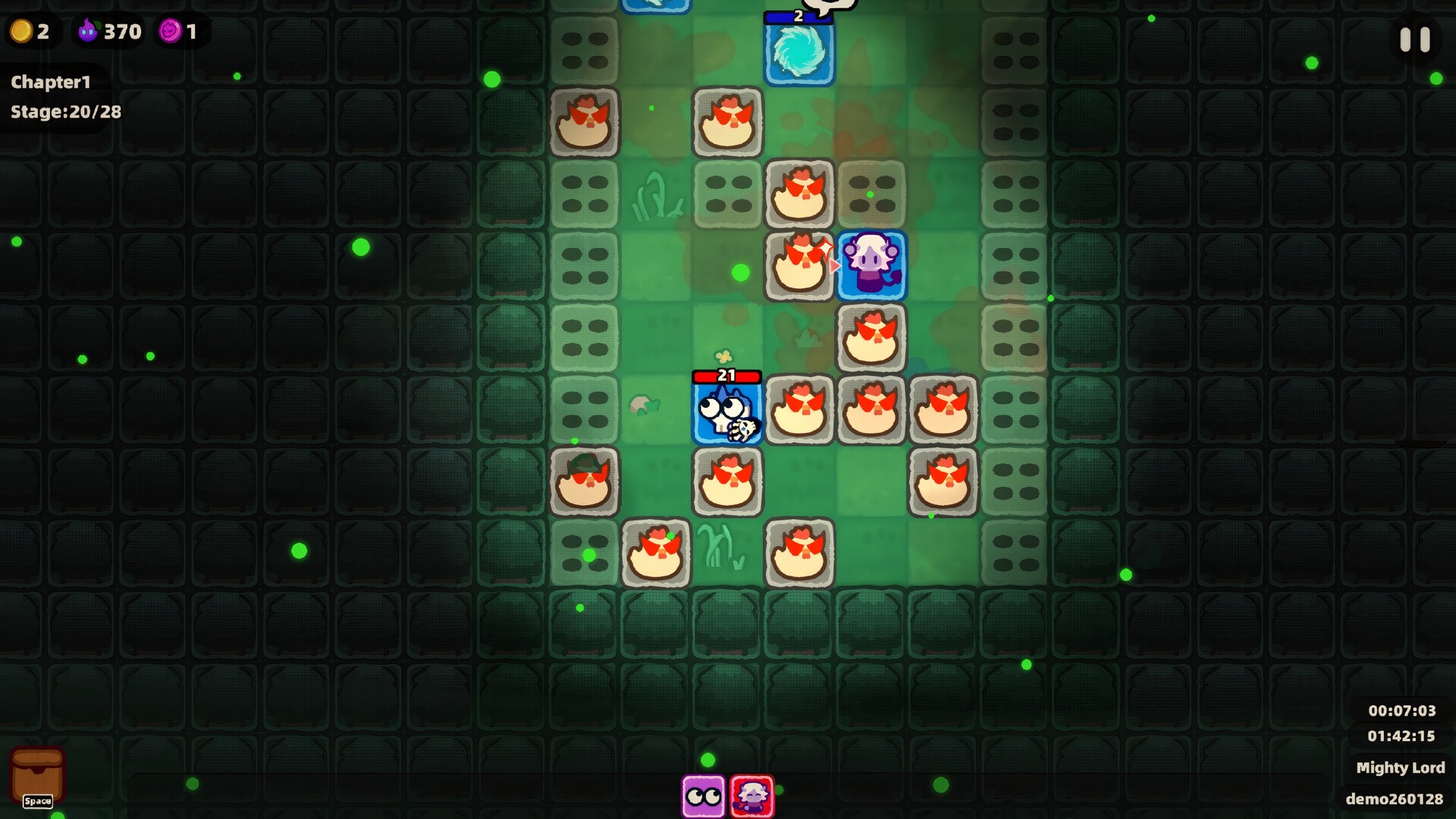Pause the game
Viewport: 1456px width, 819px height.
1414,39
